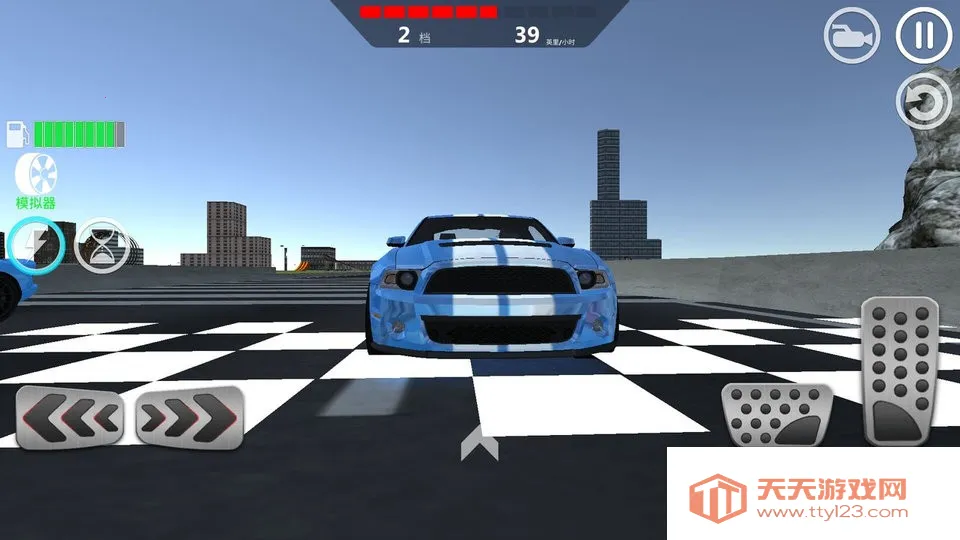Pause the game with the pause button
The height and width of the screenshot is (540, 960).
click(x=922, y=36)
